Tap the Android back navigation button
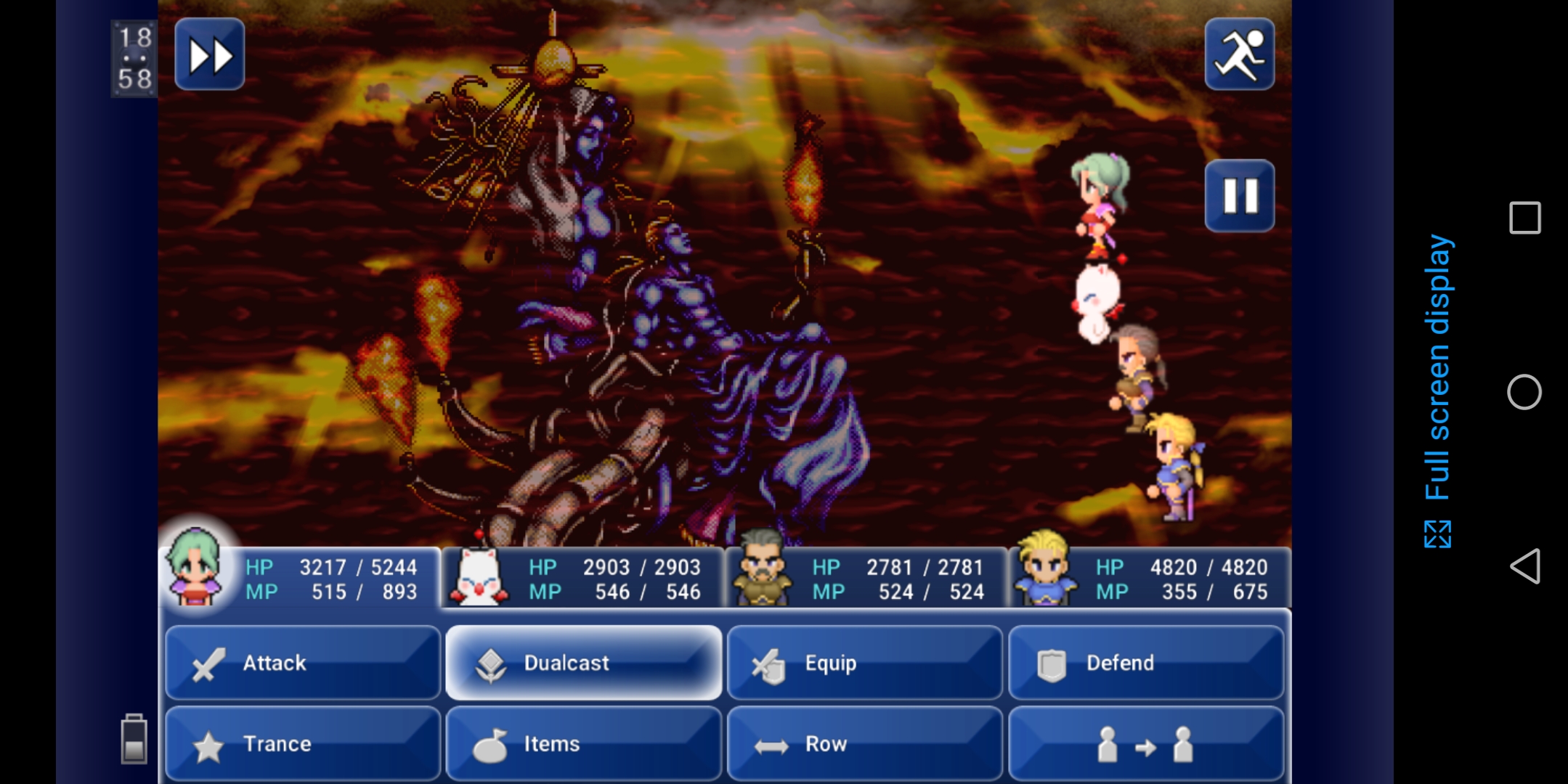This screenshot has width=1568, height=784. [x=1524, y=566]
